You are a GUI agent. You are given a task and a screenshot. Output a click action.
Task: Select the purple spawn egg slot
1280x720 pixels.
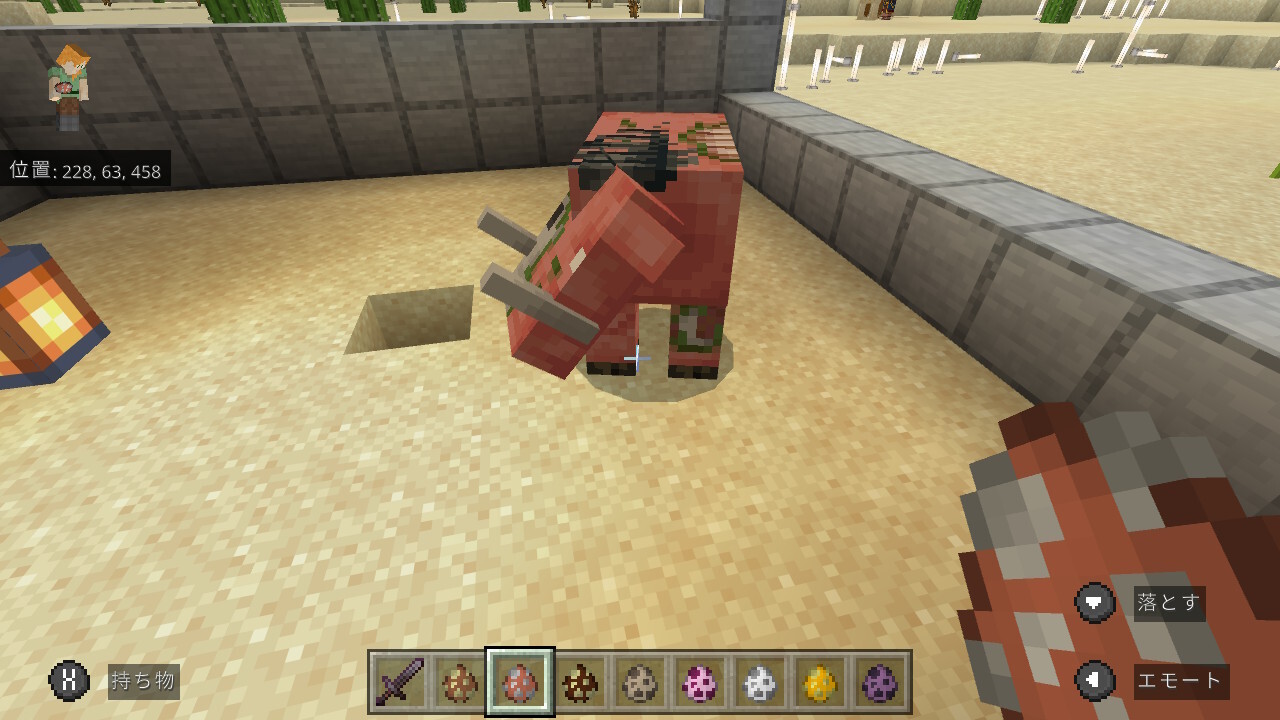[x=880, y=682]
